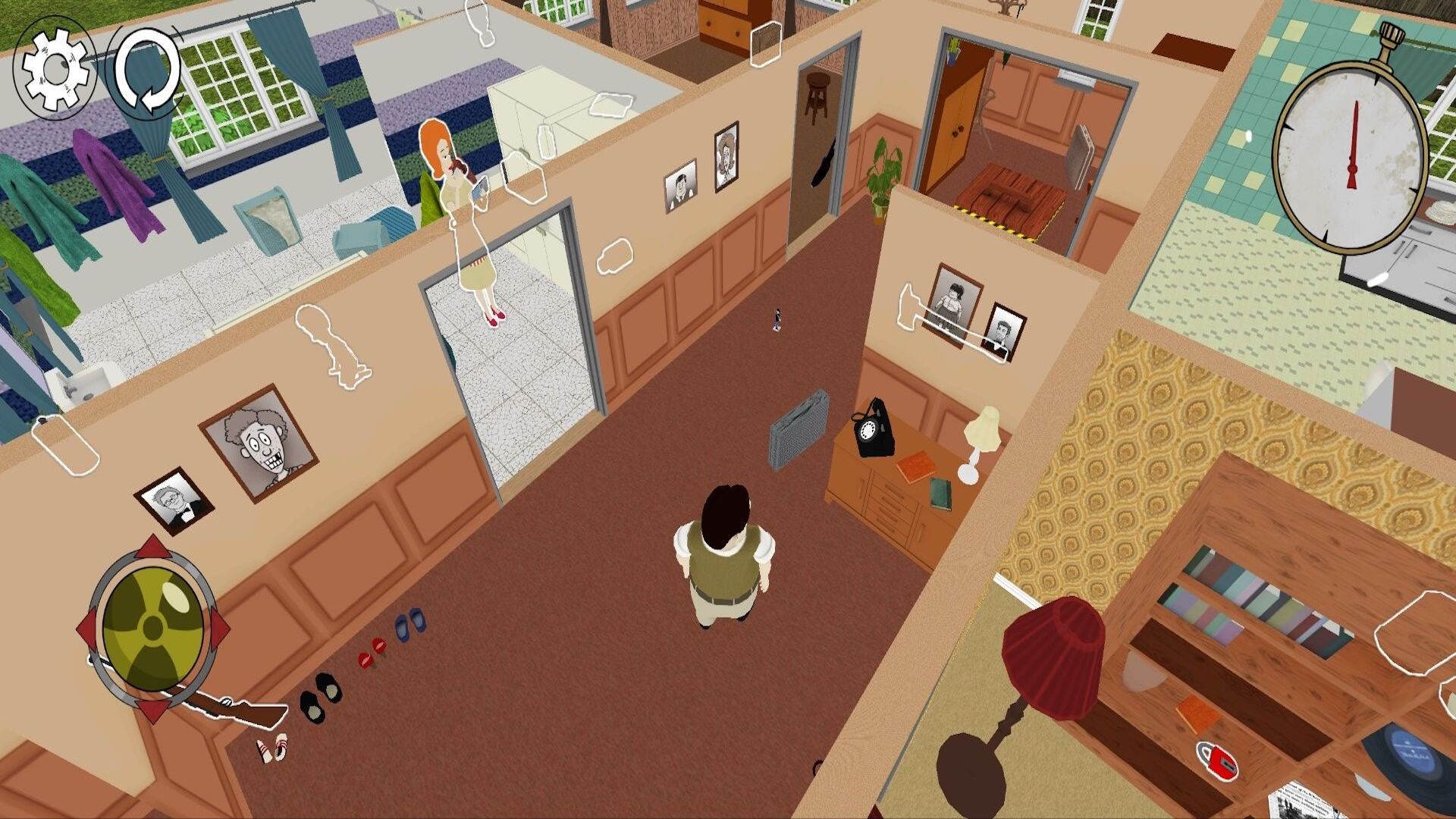
Task: Tap the radiation symbol joystick center
Action: click(154, 628)
